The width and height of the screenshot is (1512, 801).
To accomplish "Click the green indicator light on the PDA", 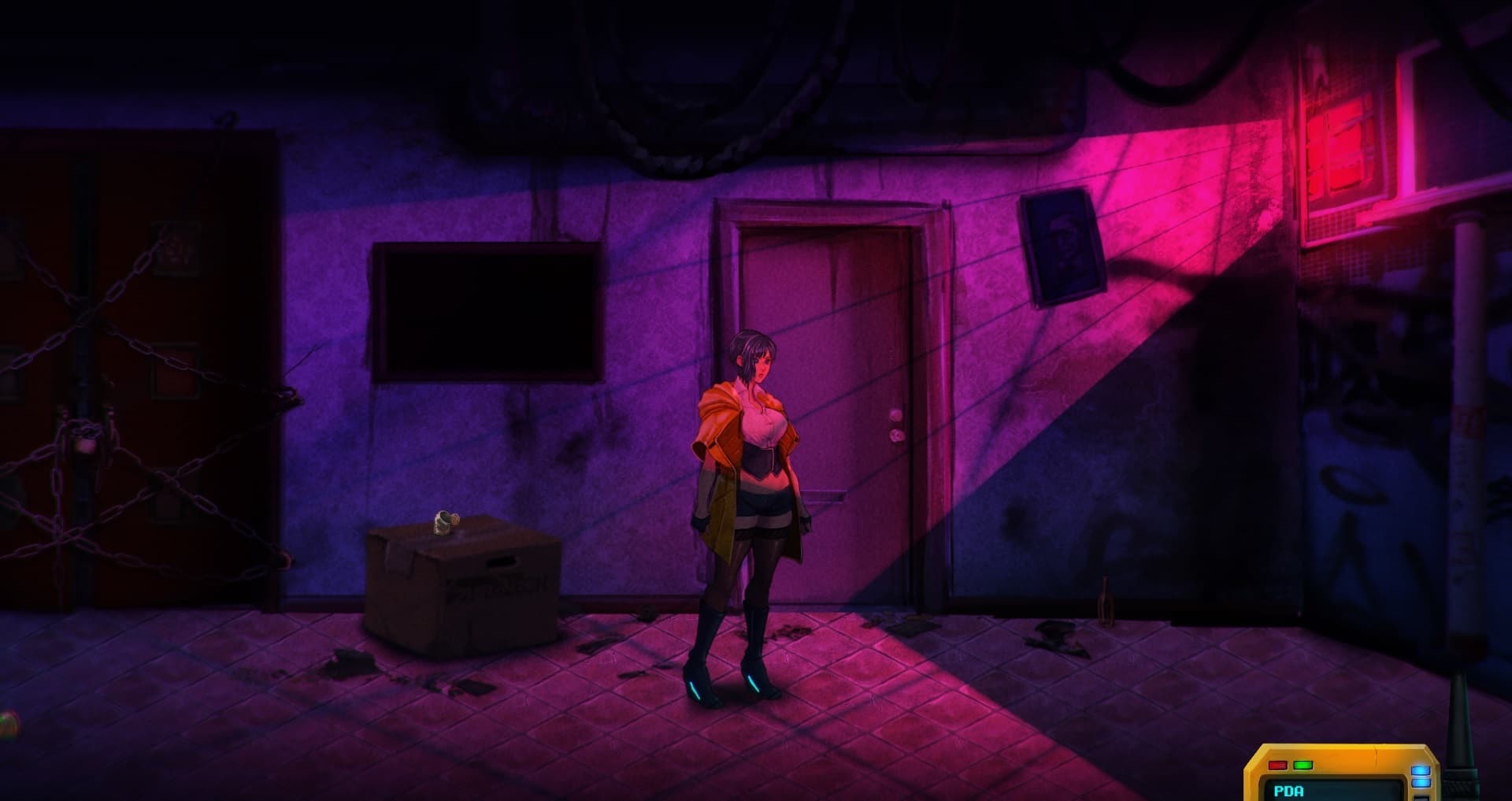I will click(x=1303, y=765).
